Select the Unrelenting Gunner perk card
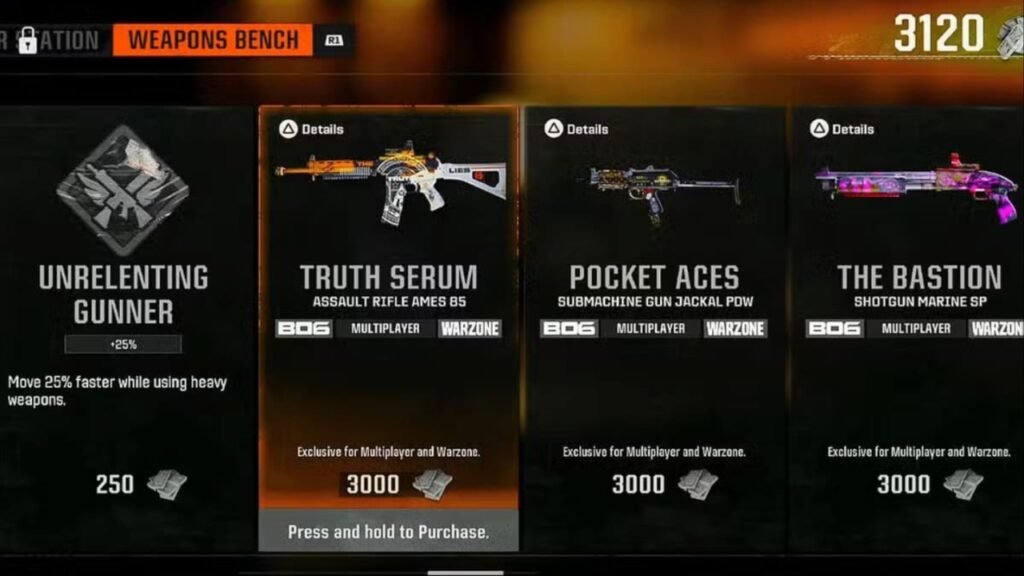The height and width of the screenshot is (576, 1024). point(123,296)
